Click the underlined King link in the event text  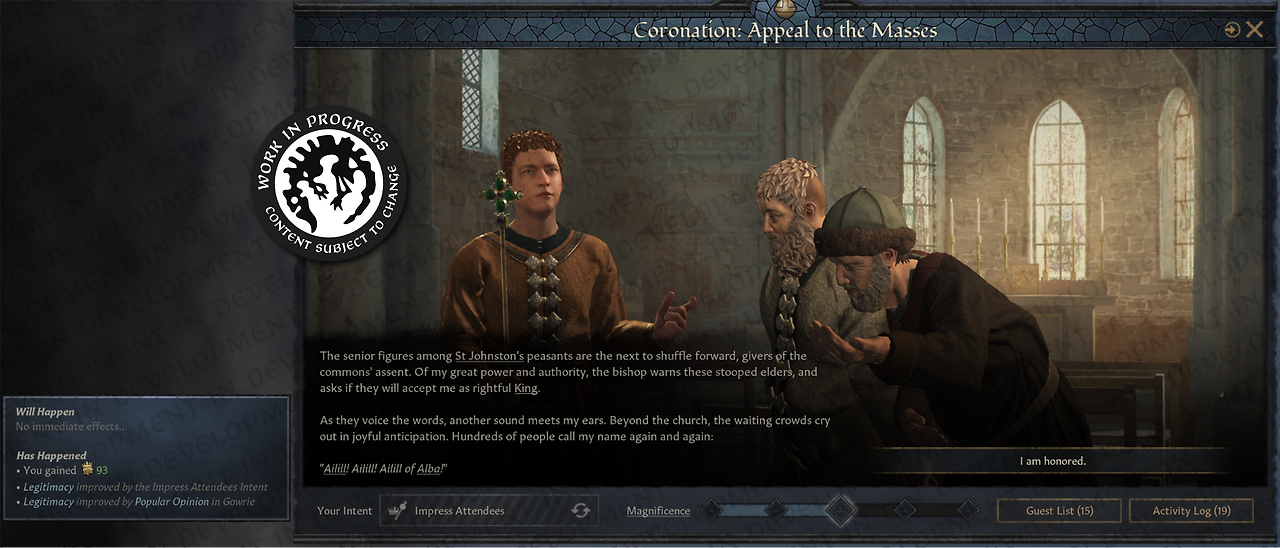[525, 388]
